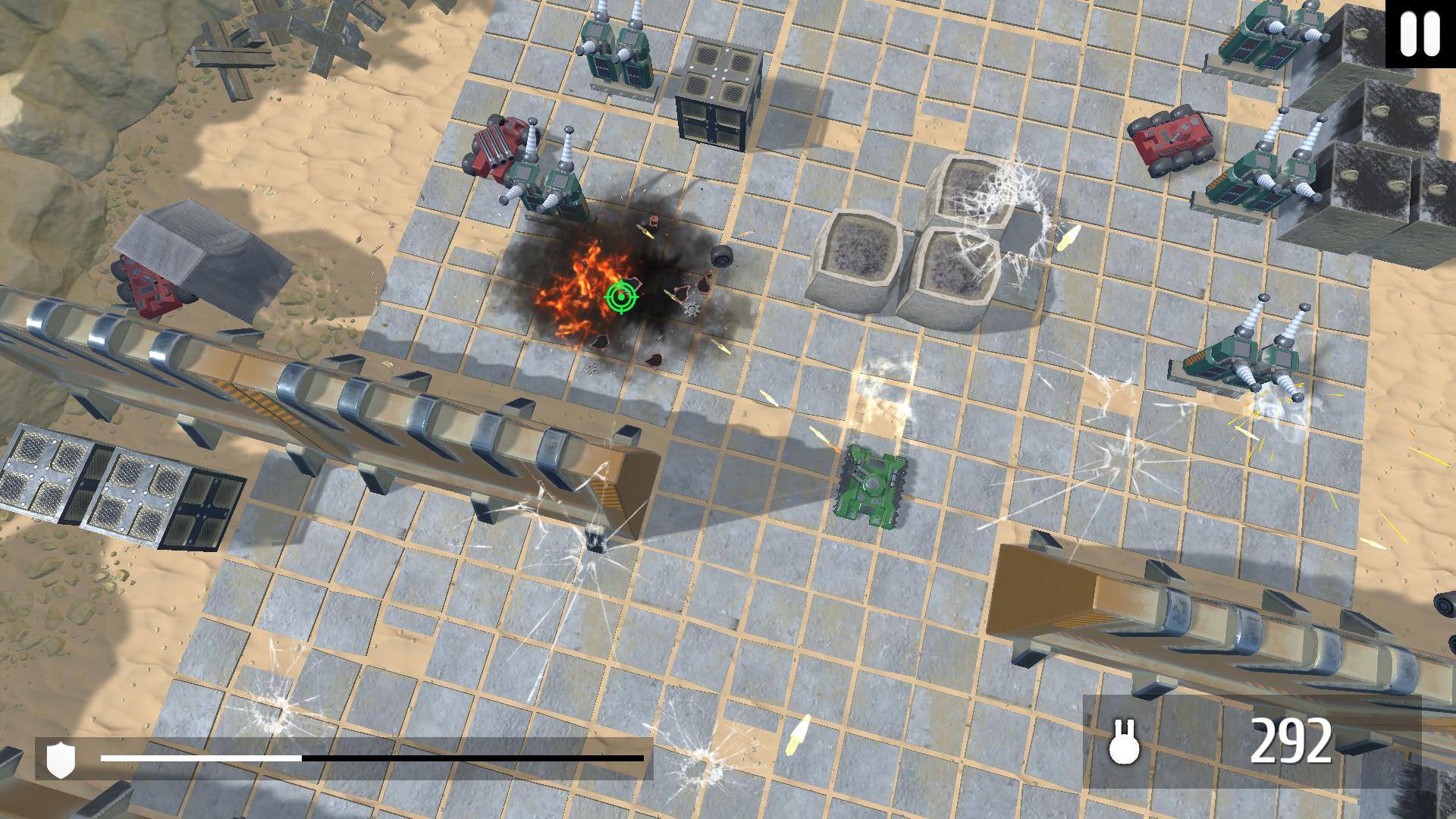Click the red wrecked vehicle on the overpass left side
The image size is (1456, 819).
point(148,288)
